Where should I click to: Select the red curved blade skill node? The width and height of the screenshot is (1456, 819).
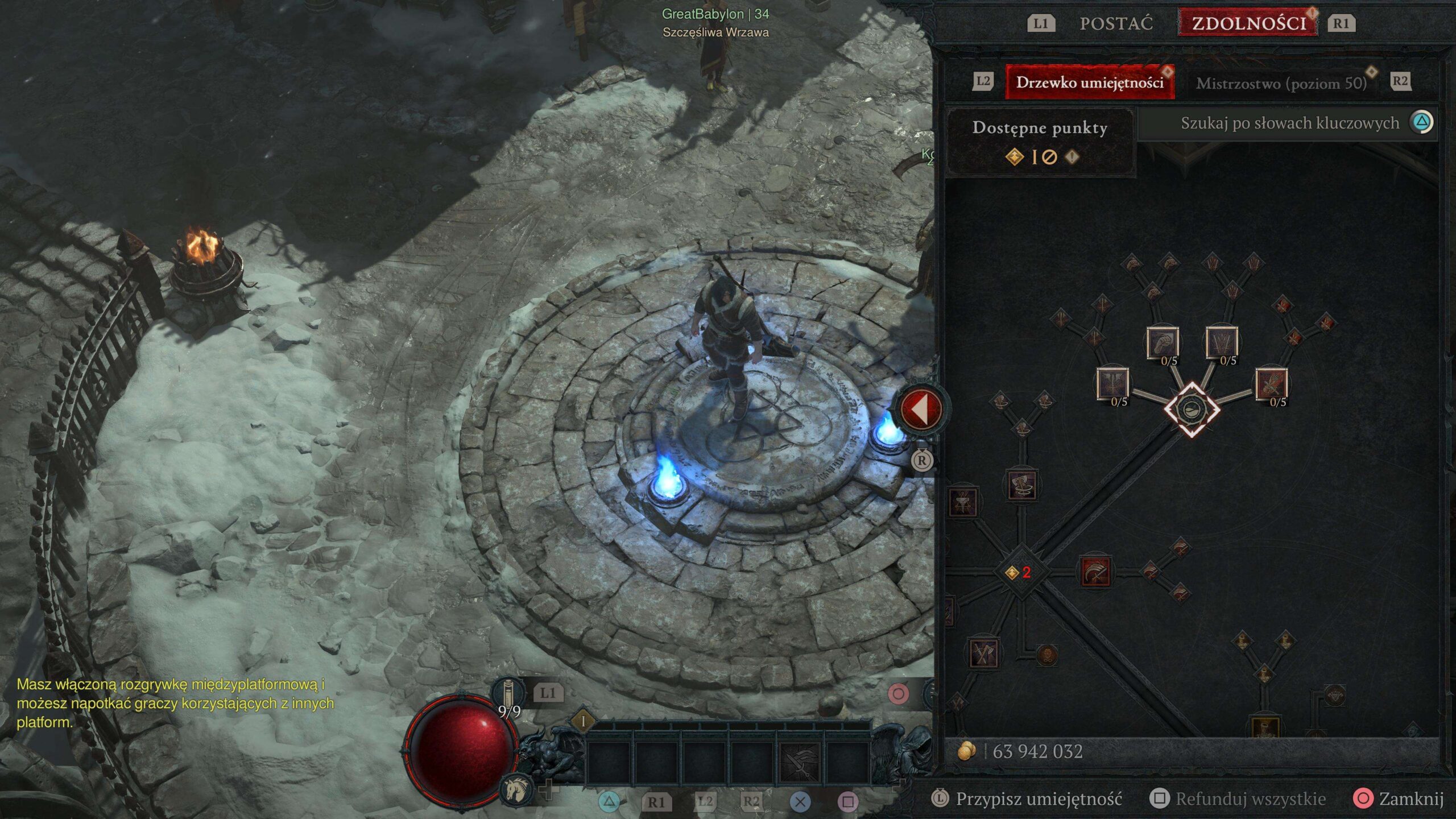pos(1095,572)
